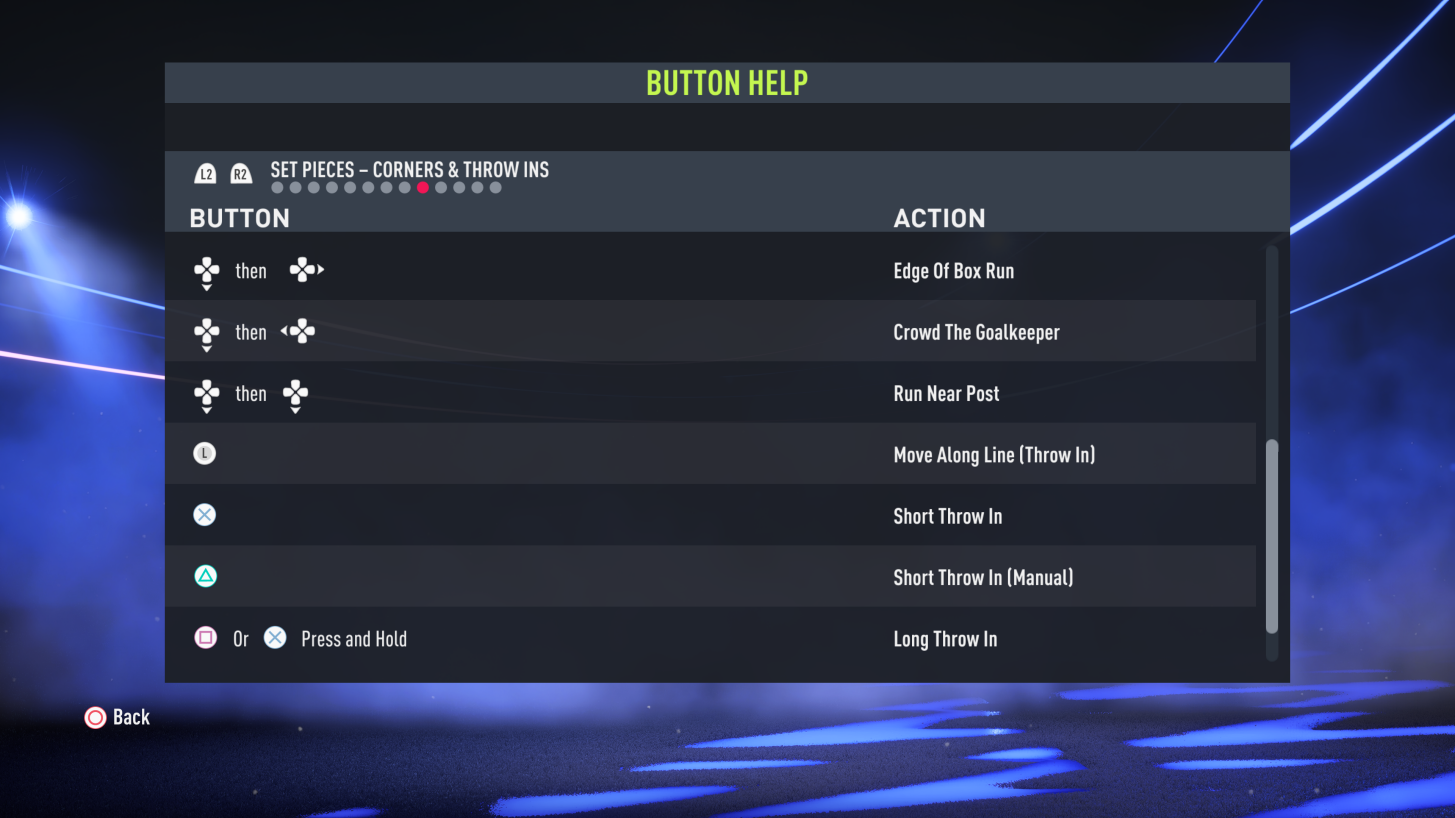Click the R2 shoulder button icon
This screenshot has width=1455, height=818.
point(240,172)
